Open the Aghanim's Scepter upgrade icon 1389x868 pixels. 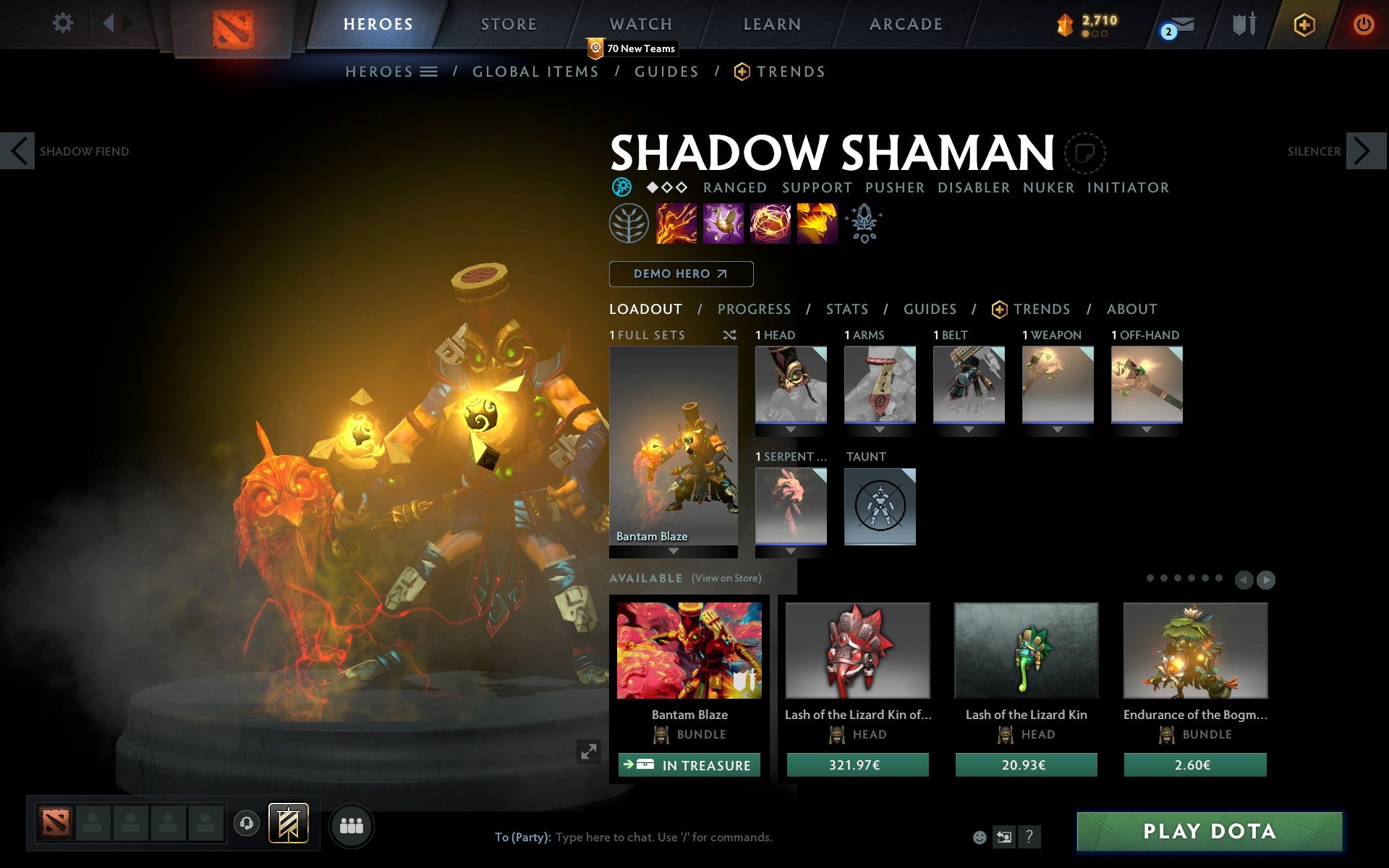[x=864, y=224]
